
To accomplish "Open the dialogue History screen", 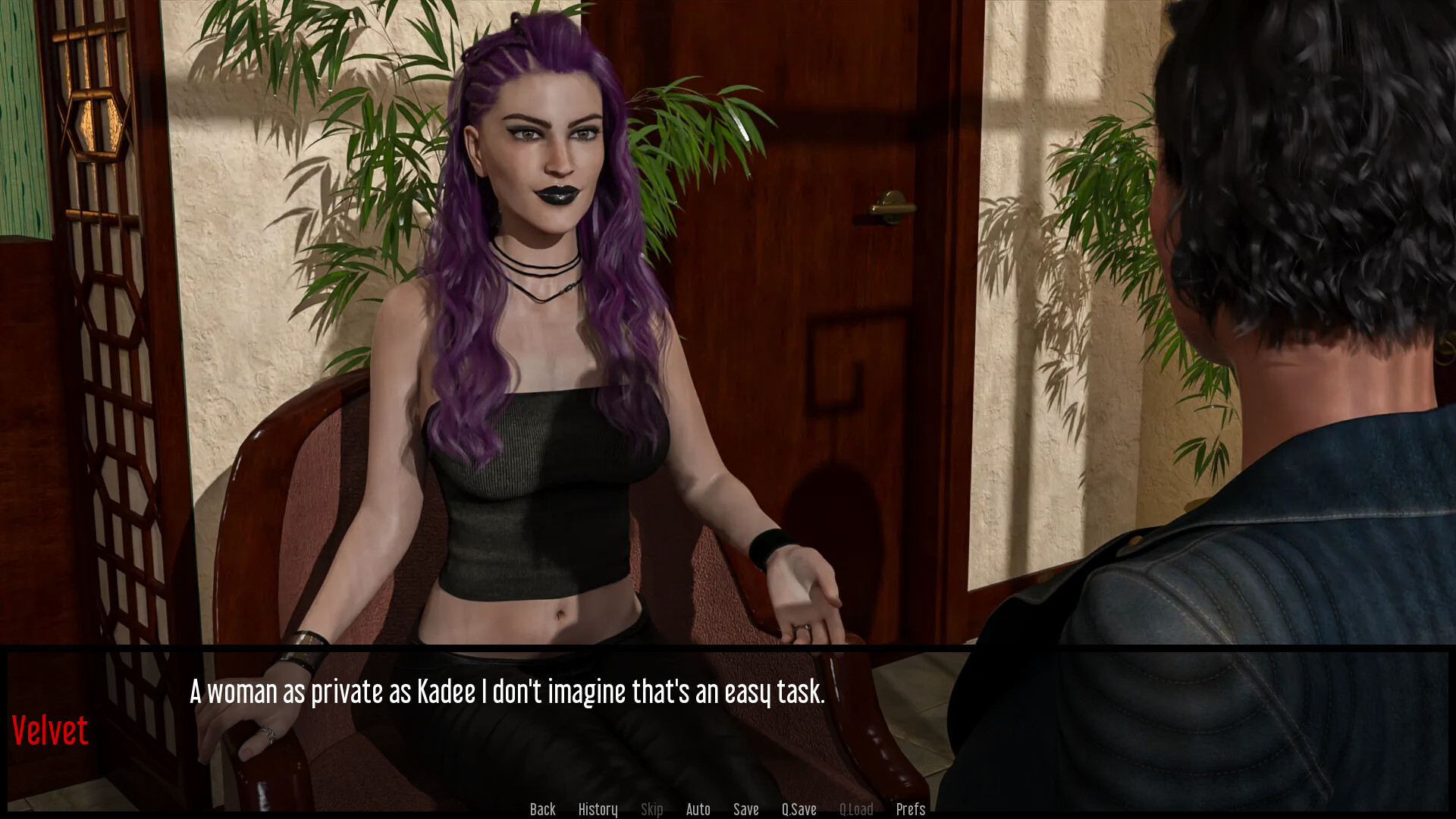I will [x=598, y=808].
